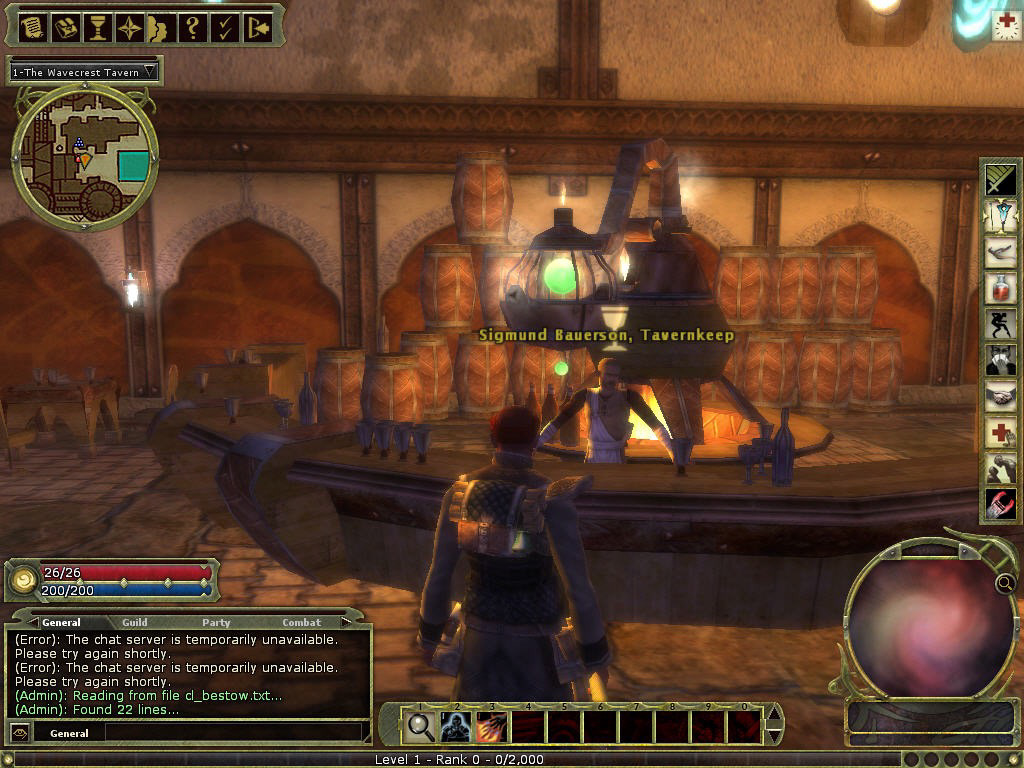Click the goblet icon in top menu
Screen dimensions: 1024x768
97,27
